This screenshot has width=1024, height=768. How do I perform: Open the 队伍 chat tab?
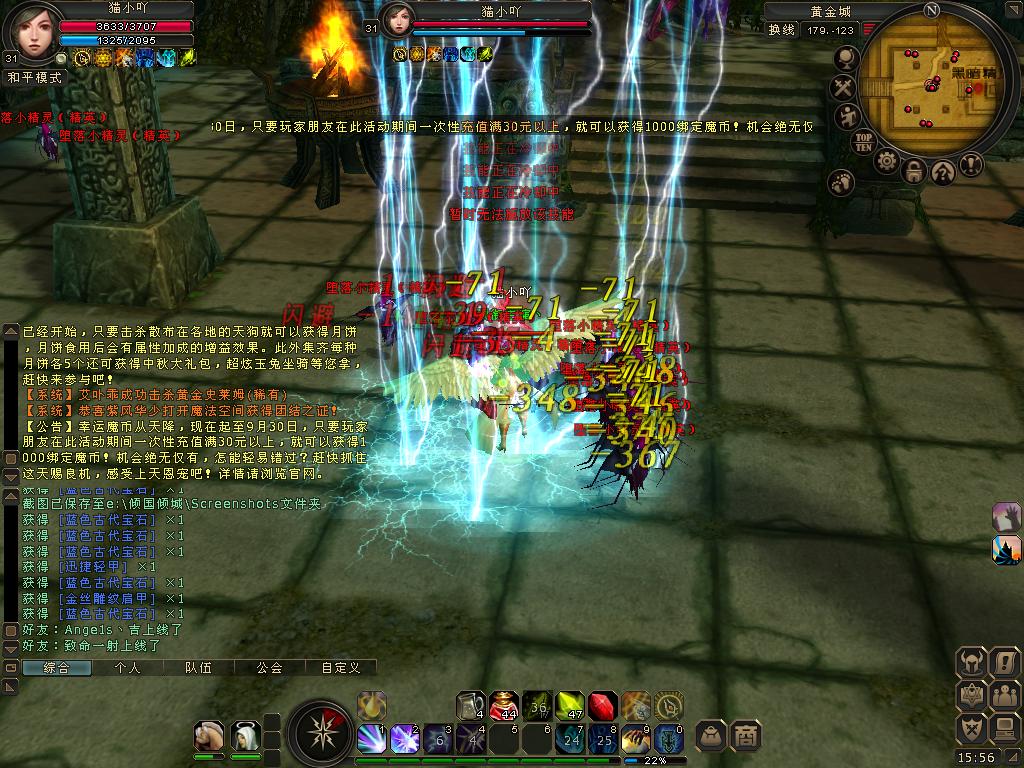[198, 667]
